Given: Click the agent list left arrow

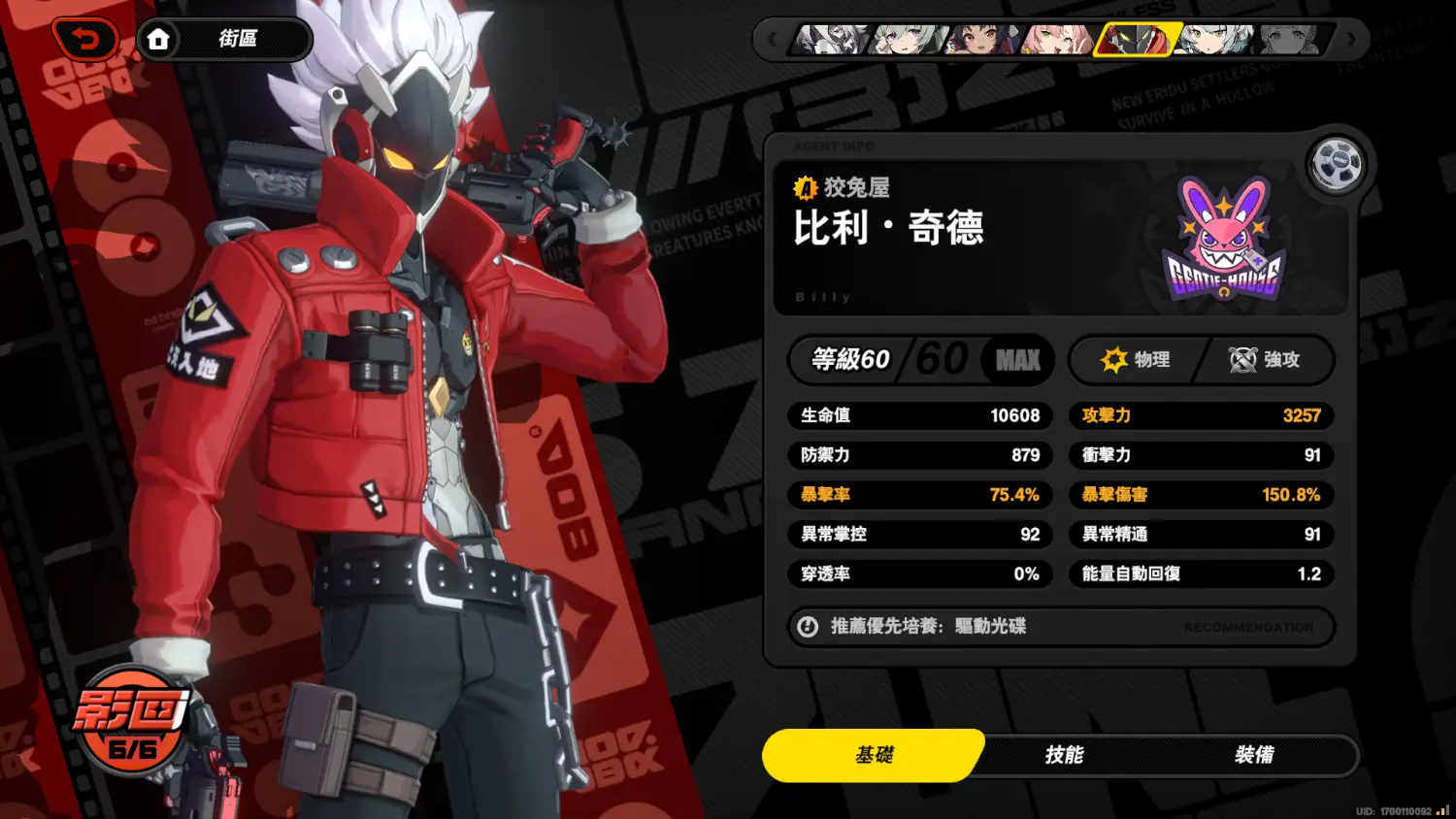Looking at the screenshot, I should (773, 40).
